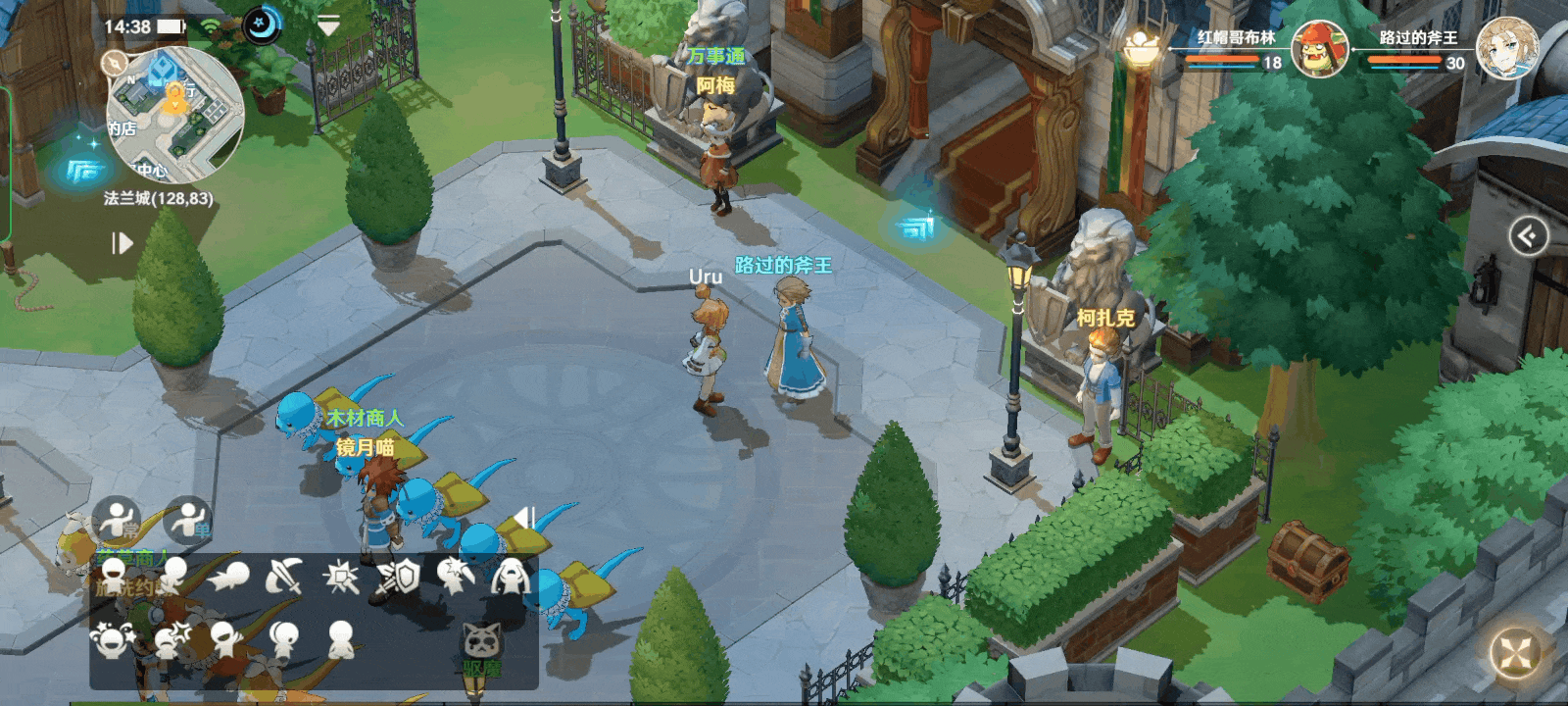The width and height of the screenshot is (1568, 706).
Task: Open the crescent moon night-time icon
Action: [x=262, y=26]
